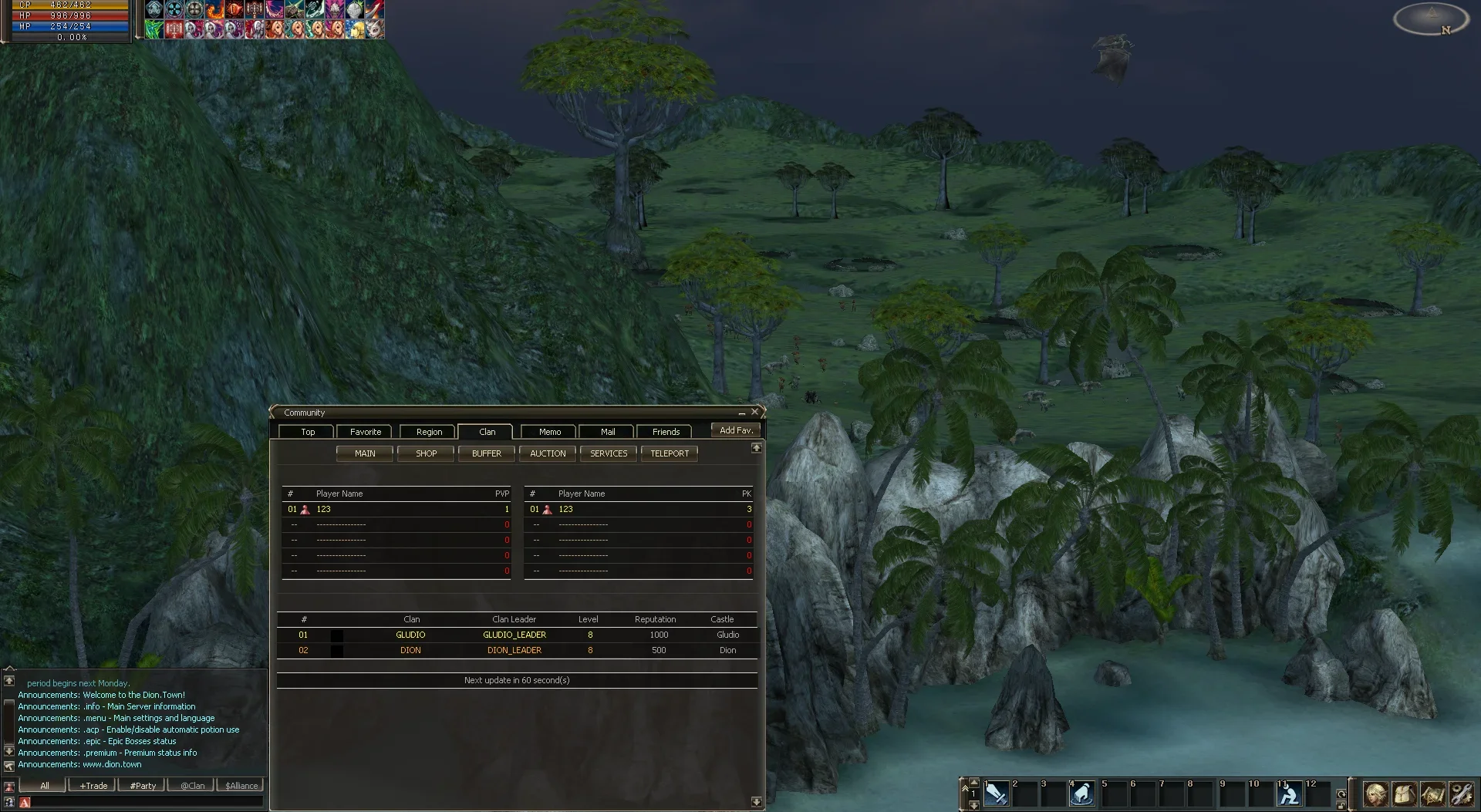1481x812 pixels.
Task: Switch to the Top community tab
Action: click(x=307, y=432)
